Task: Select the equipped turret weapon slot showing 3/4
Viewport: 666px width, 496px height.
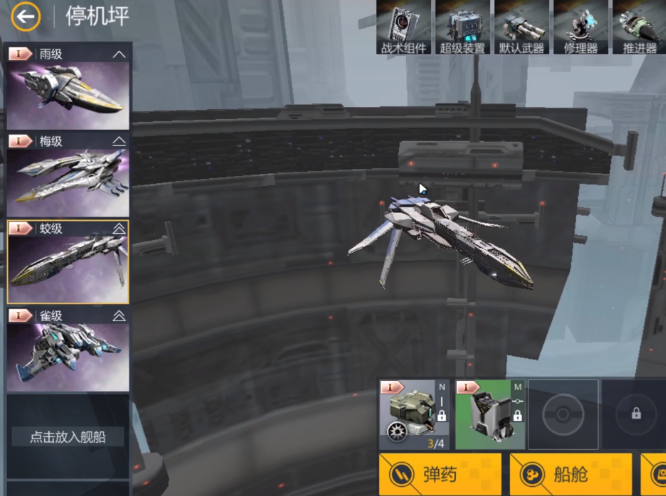Action: point(414,413)
